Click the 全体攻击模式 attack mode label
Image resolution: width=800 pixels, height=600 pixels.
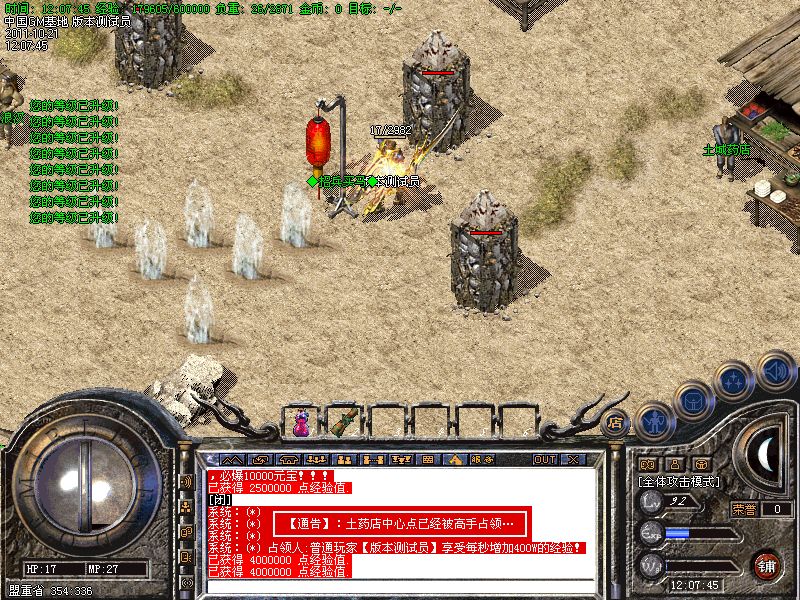[x=680, y=482]
